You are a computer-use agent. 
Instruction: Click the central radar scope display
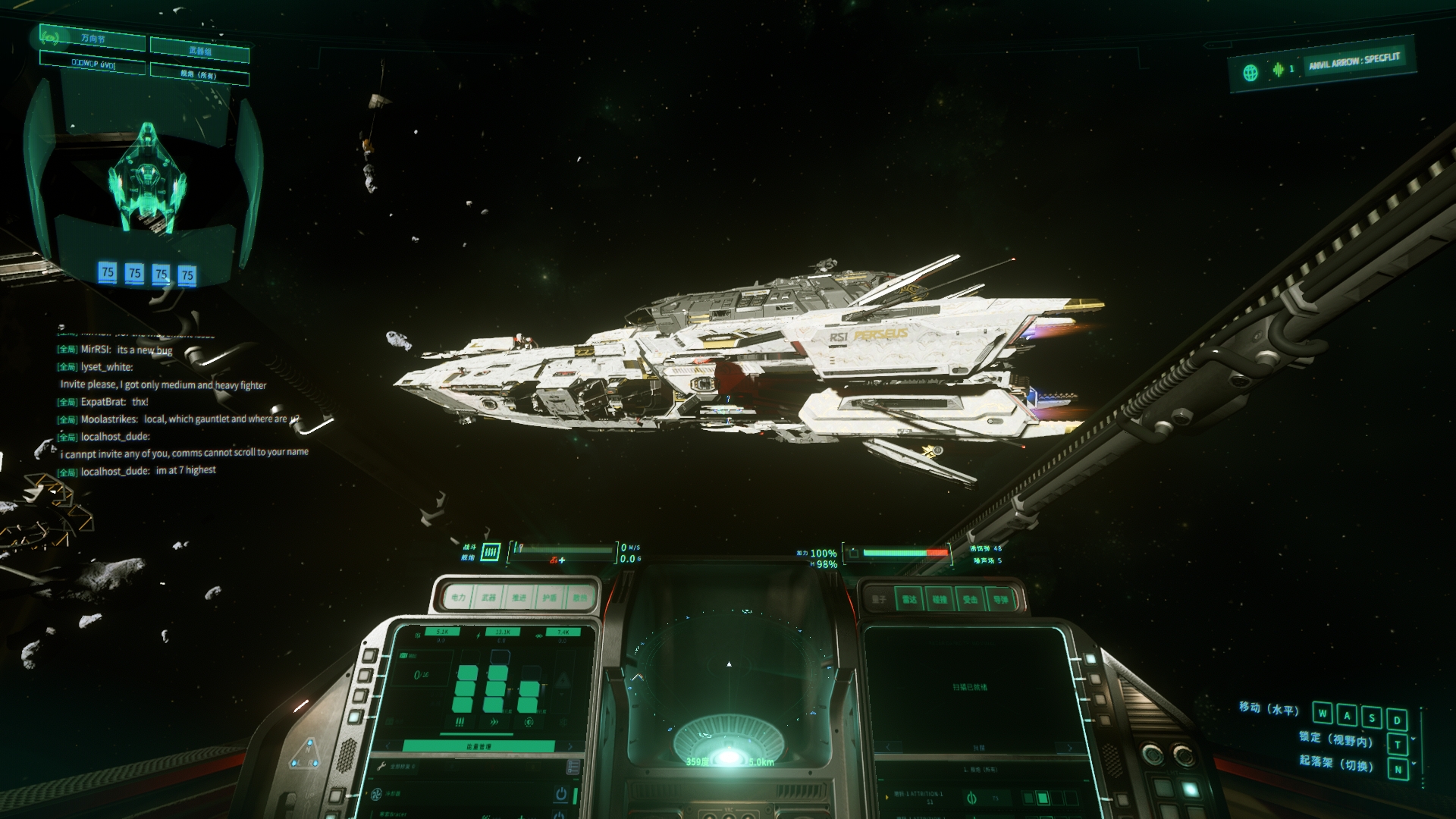729,682
